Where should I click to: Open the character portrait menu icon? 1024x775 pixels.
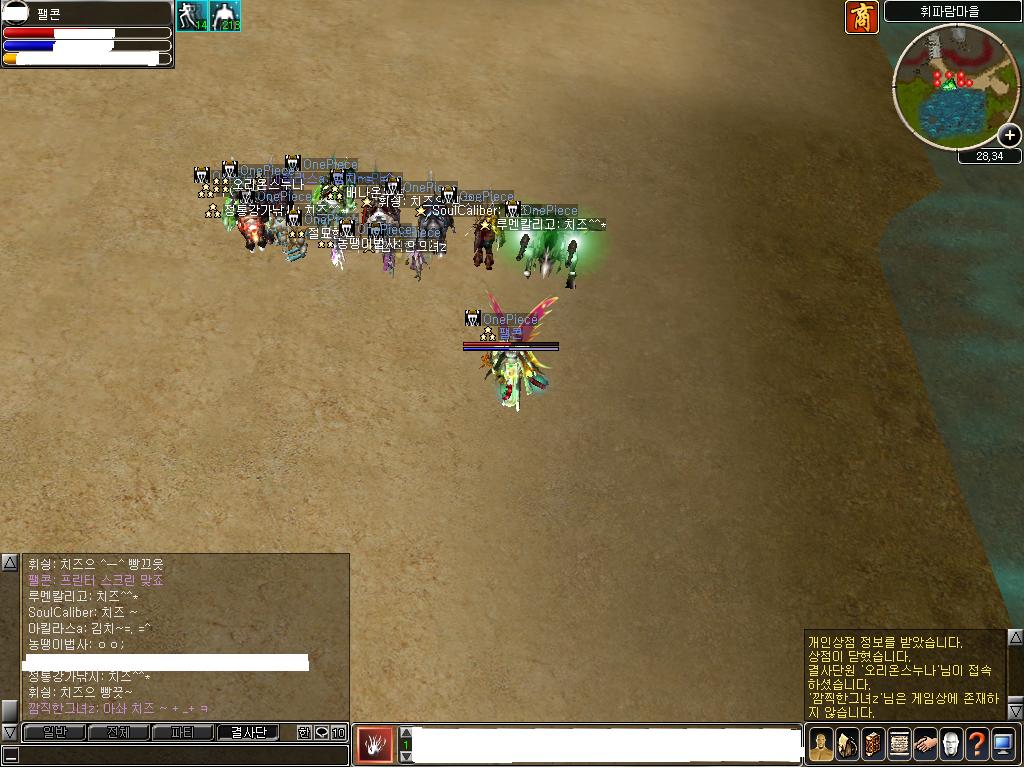pos(821,745)
